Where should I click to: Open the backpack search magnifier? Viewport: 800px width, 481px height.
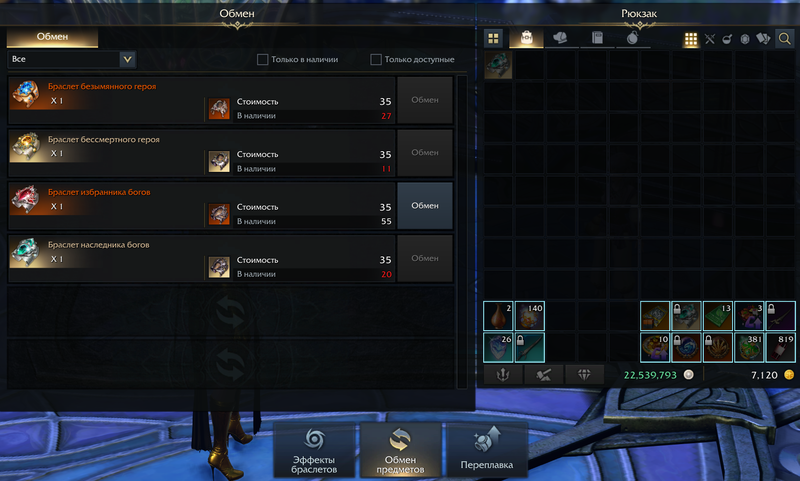point(785,39)
